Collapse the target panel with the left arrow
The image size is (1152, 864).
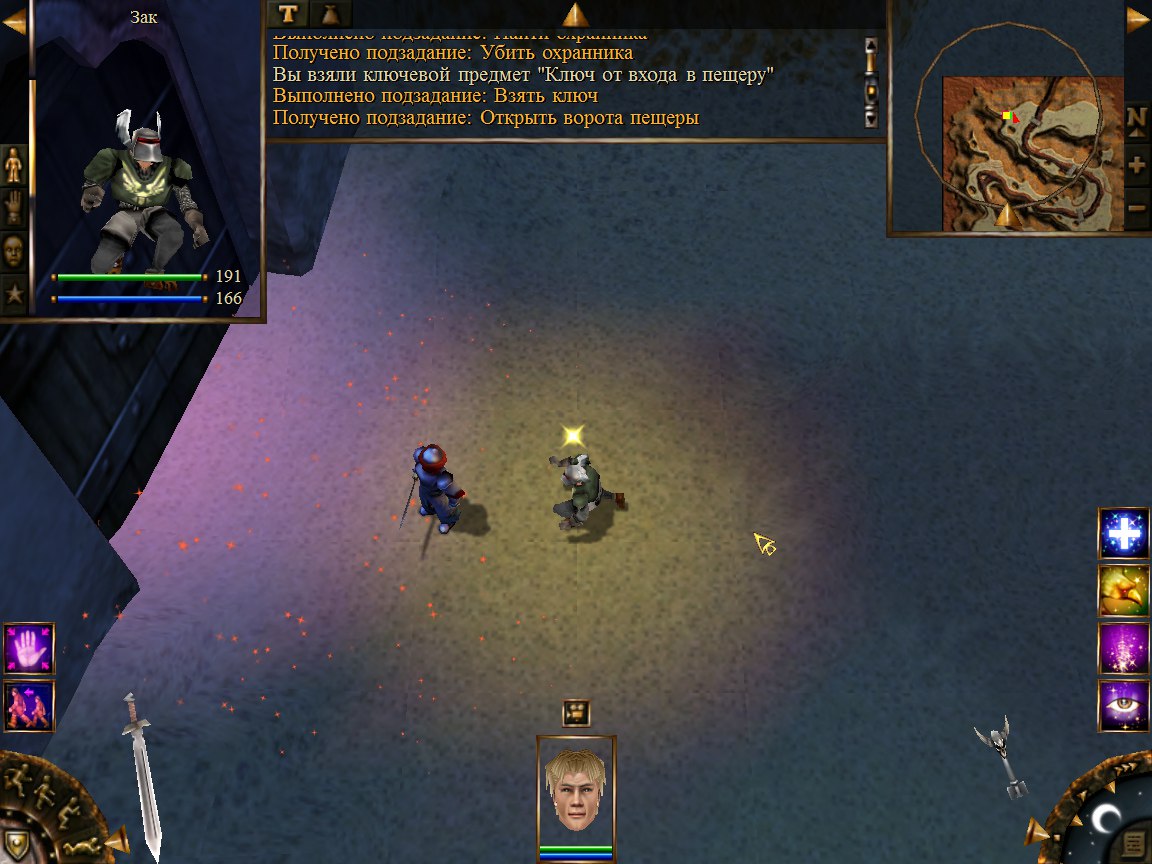(x=14, y=22)
